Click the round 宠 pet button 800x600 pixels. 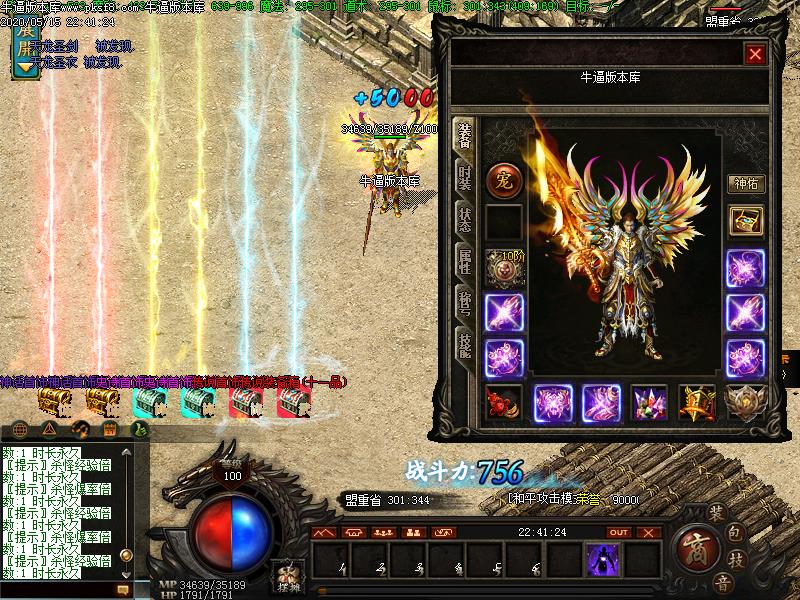coord(503,181)
